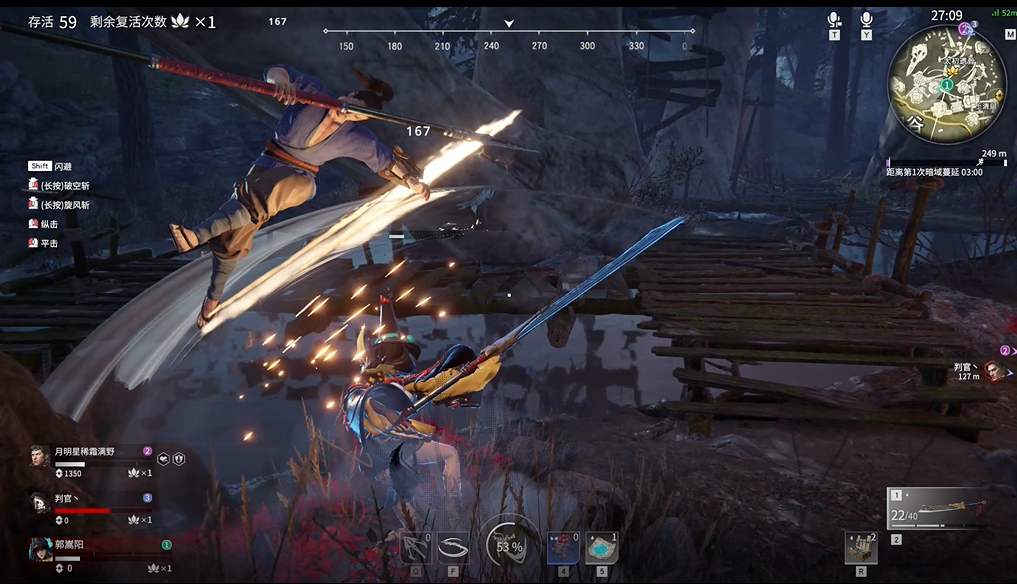The width and height of the screenshot is (1017, 584).
Task: Click the green number 1 marker on minimap
Action: [945, 87]
